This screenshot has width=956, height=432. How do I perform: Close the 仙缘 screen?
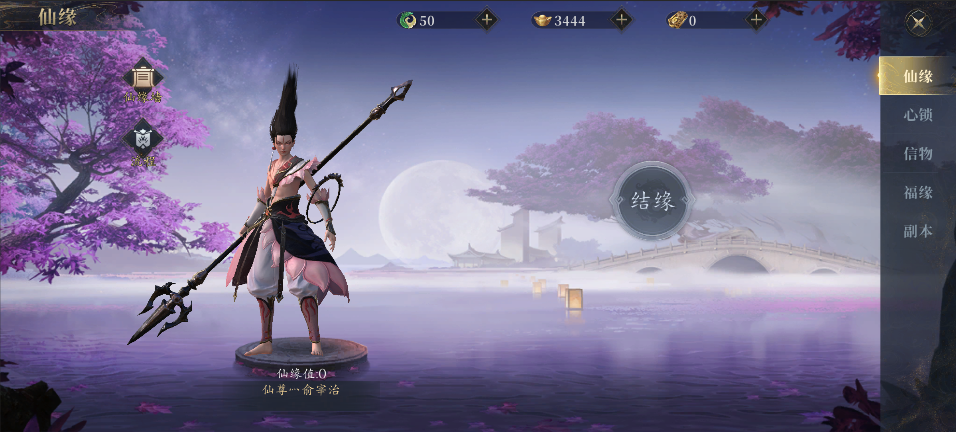click(x=917, y=21)
